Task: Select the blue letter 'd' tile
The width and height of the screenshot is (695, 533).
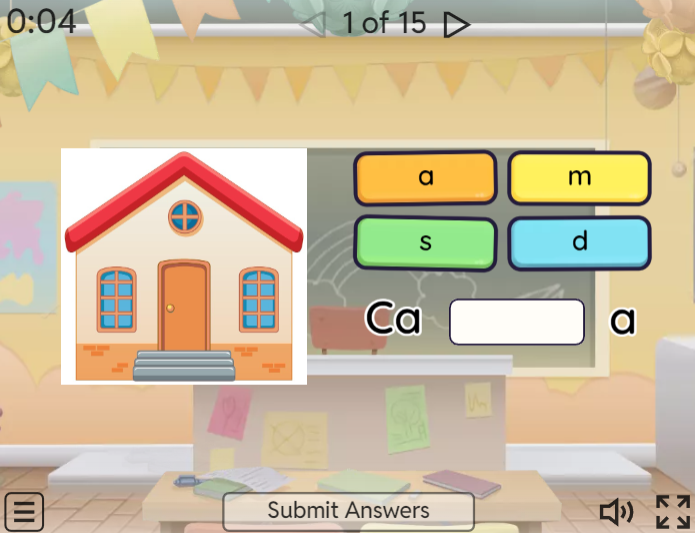Action: (579, 242)
